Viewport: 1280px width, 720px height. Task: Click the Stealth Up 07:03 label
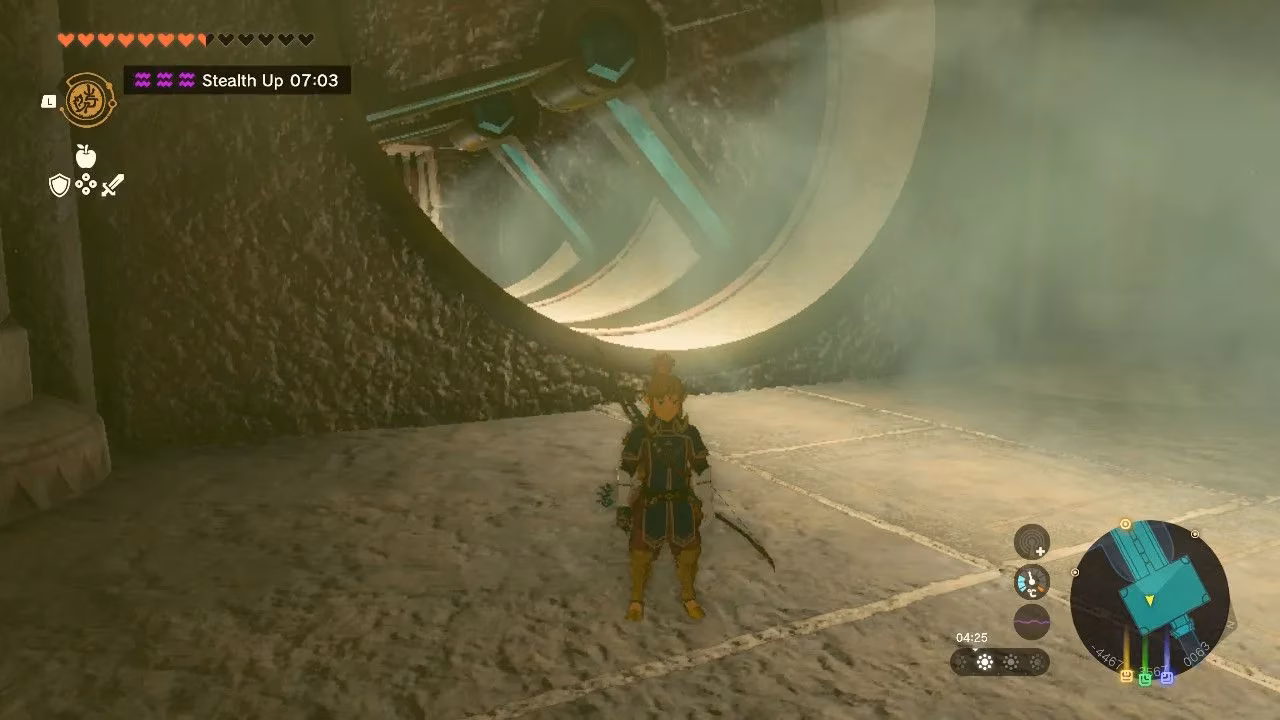click(x=265, y=80)
